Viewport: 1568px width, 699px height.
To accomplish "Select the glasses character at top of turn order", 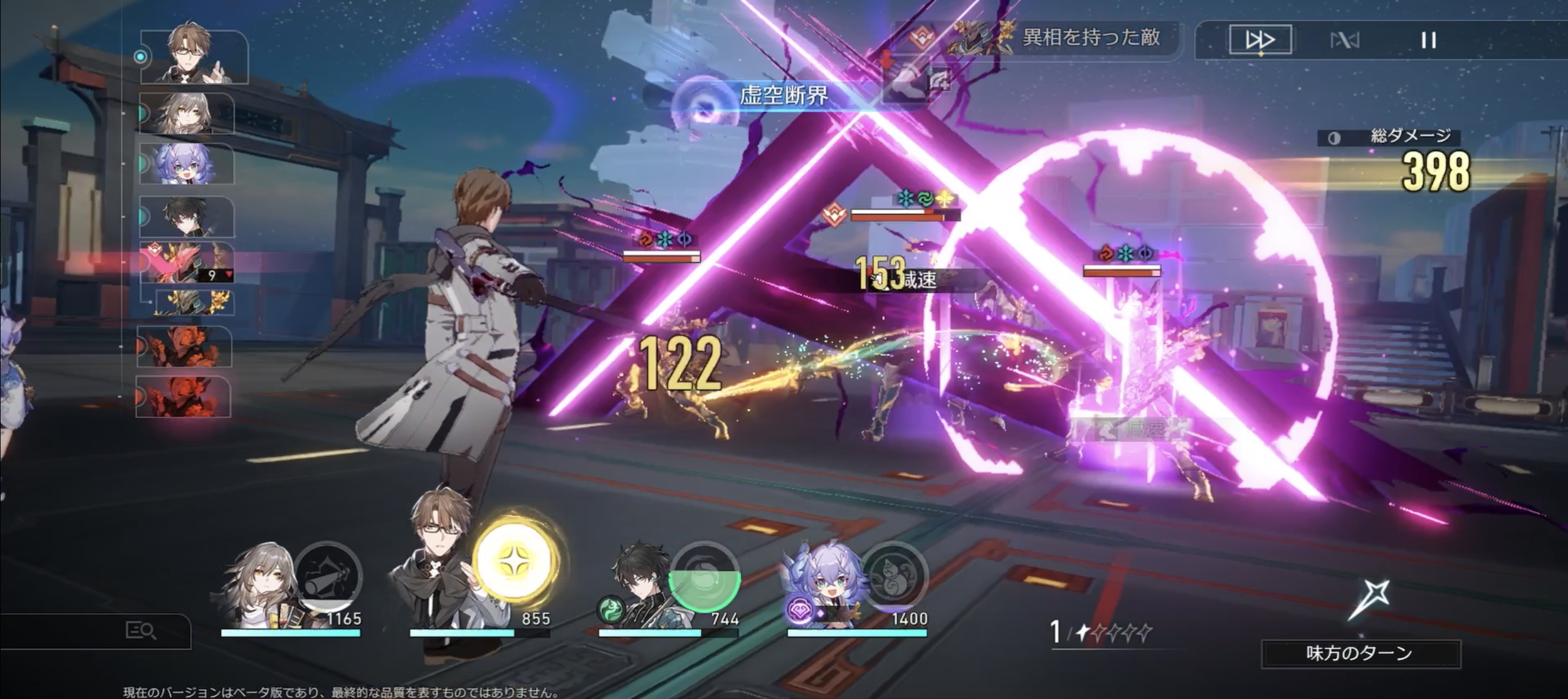I will [x=194, y=55].
